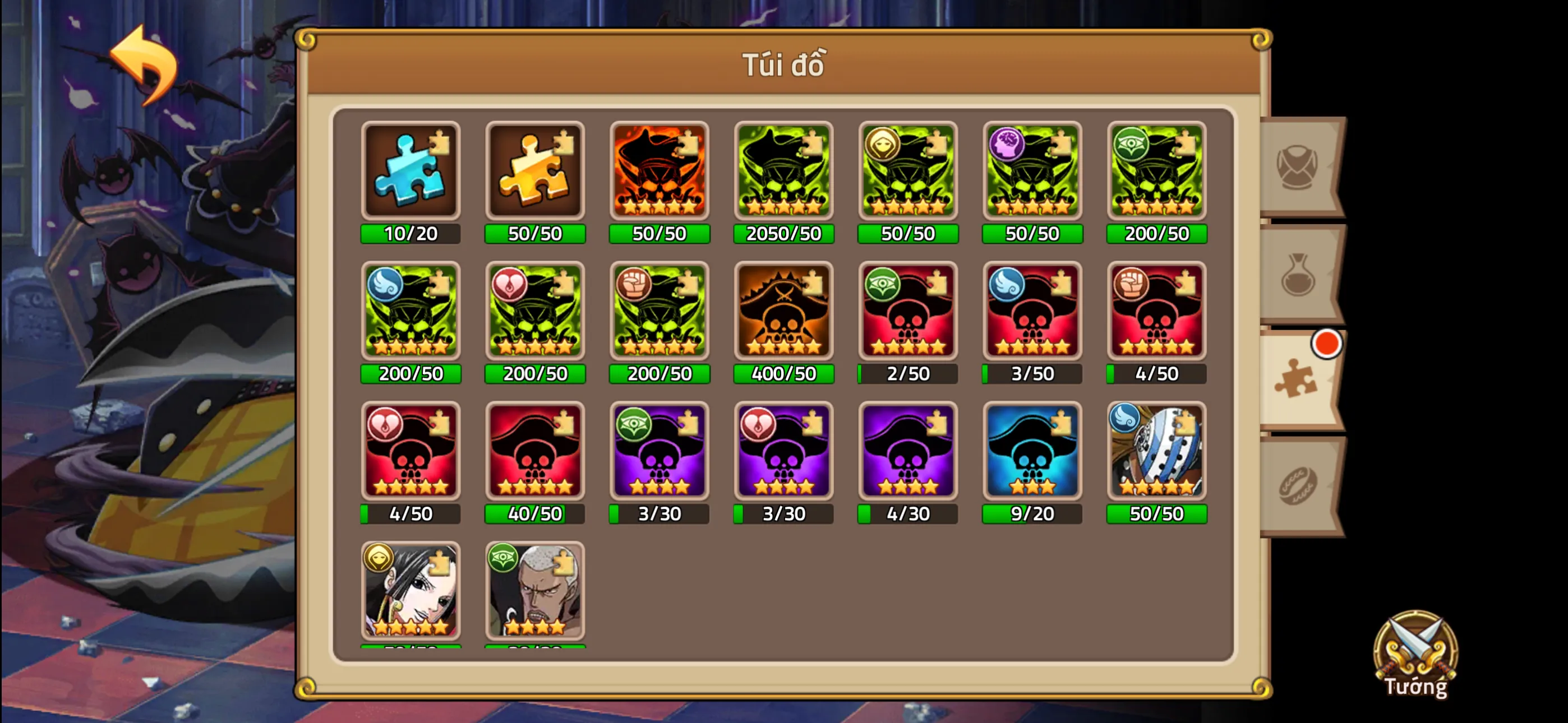Select the golden puzzle piece shard item
Screen dimensions: 1568x723
pyautogui.click(x=535, y=172)
